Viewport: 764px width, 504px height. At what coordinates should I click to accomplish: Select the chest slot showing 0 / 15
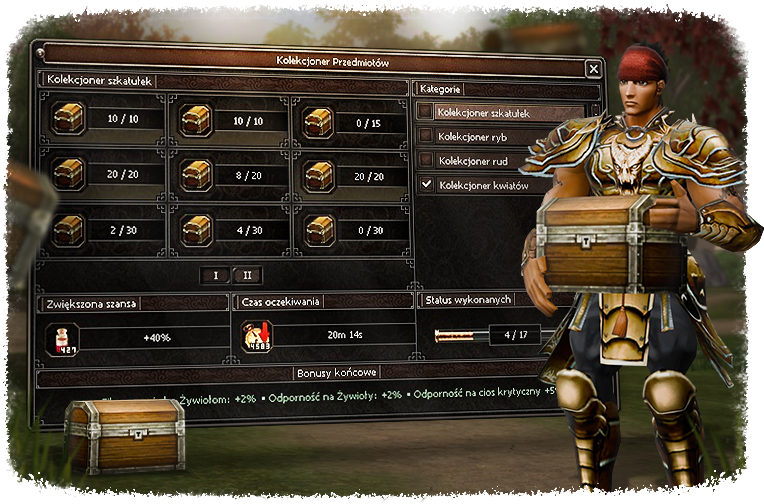tap(319, 121)
